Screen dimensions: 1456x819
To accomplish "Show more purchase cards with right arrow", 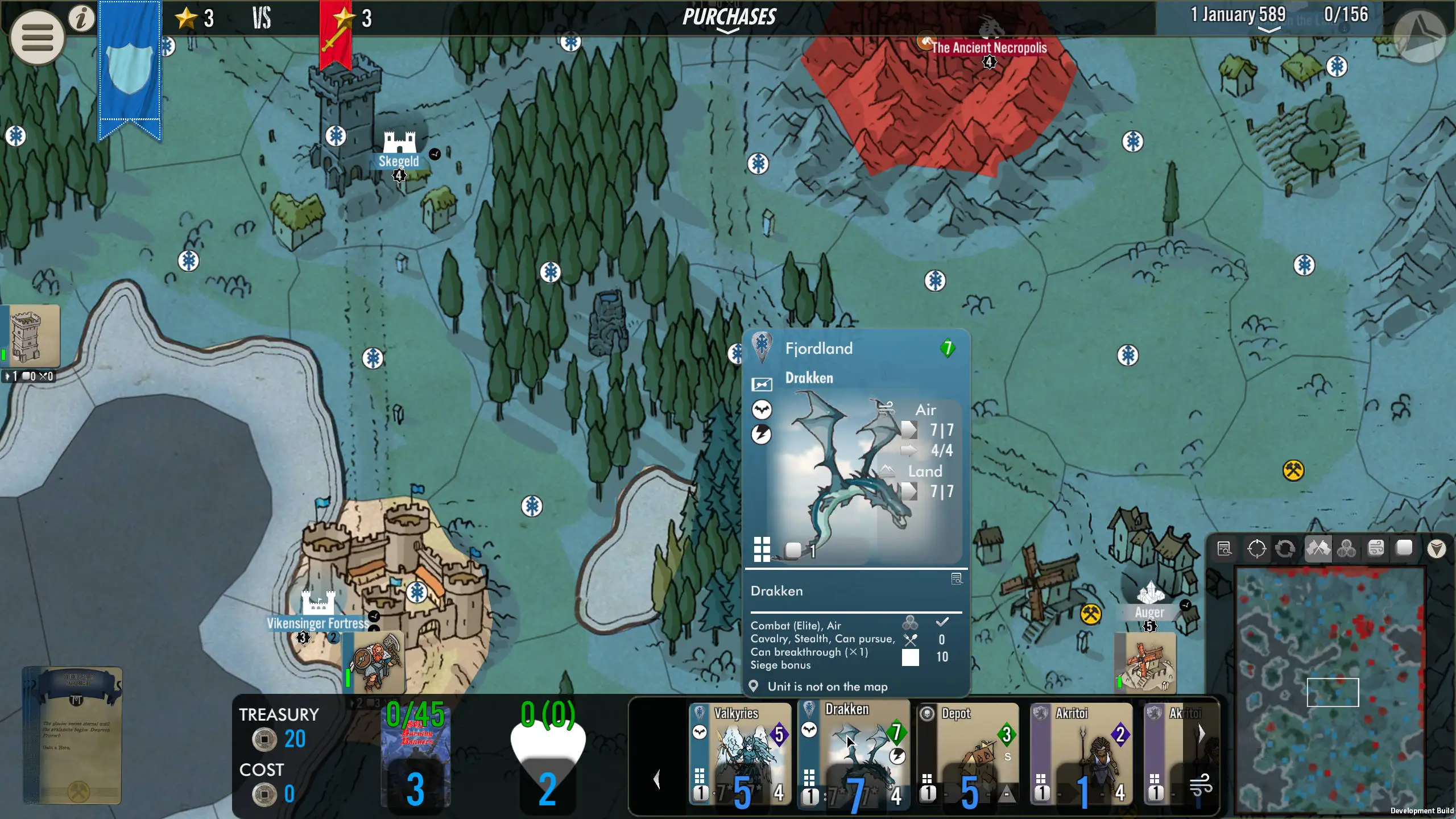I will pyautogui.click(x=1201, y=734).
